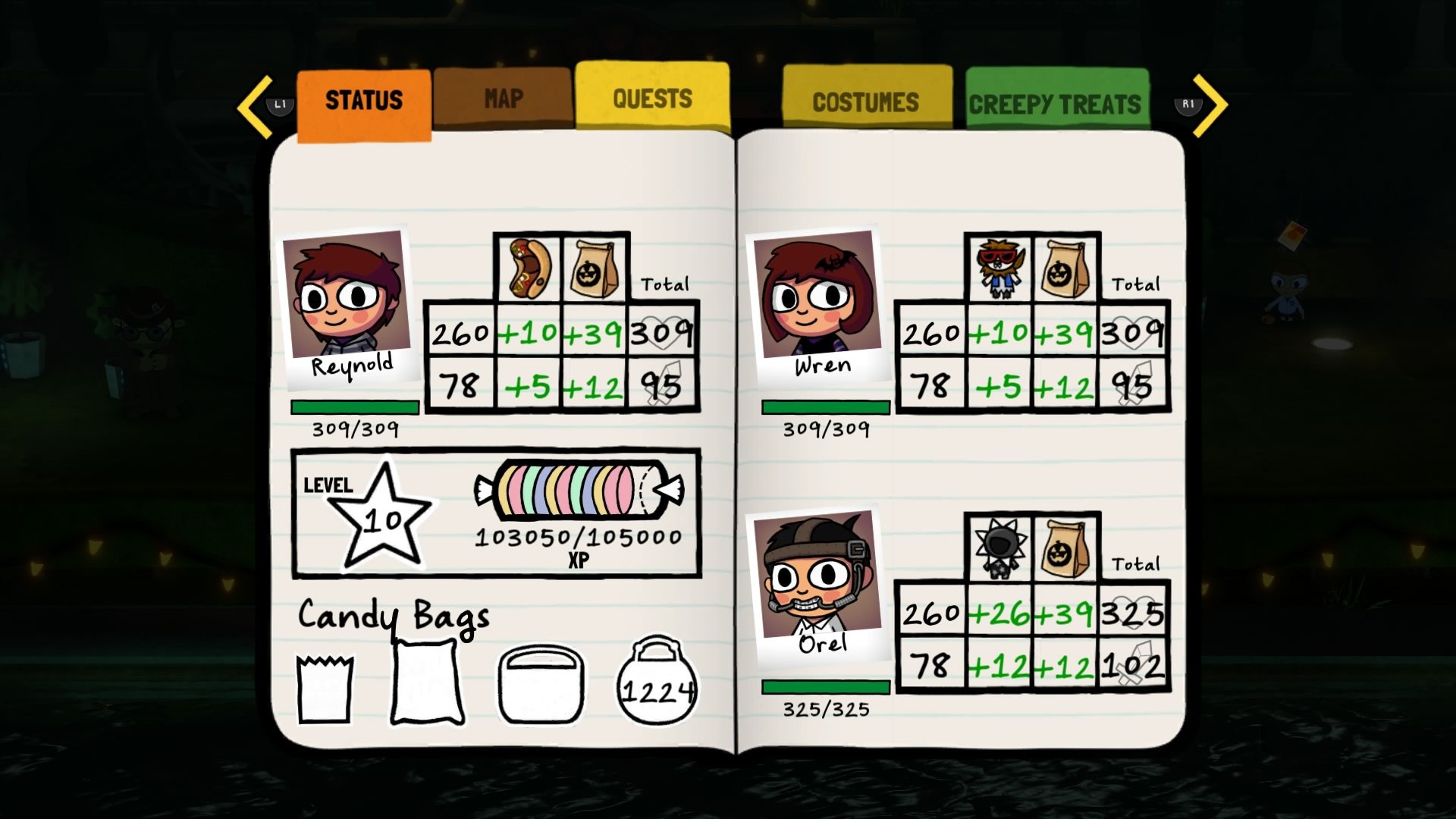The image size is (1456, 819).
Task: Click the pillowcase candy bag
Action: (427, 680)
